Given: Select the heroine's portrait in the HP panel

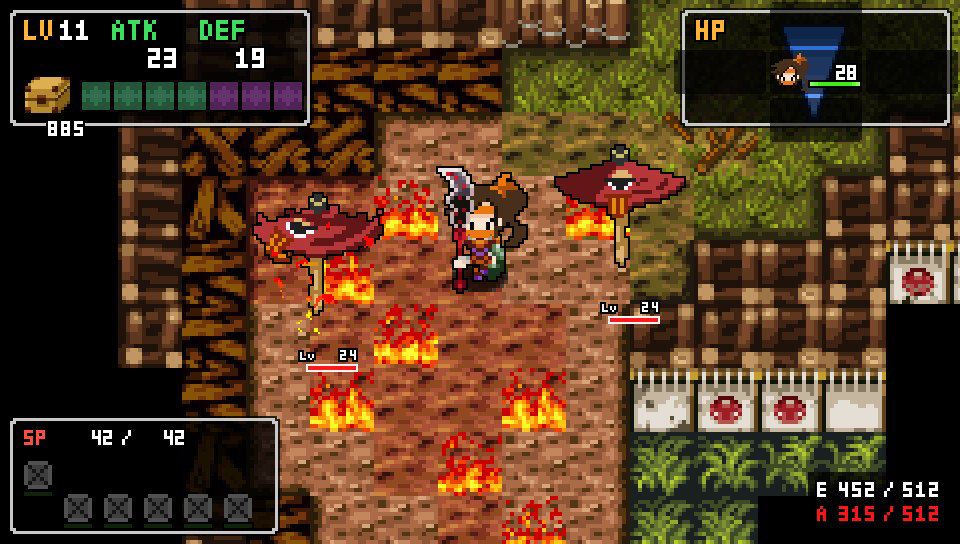Looking at the screenshot, I should (x=788, y=74).
